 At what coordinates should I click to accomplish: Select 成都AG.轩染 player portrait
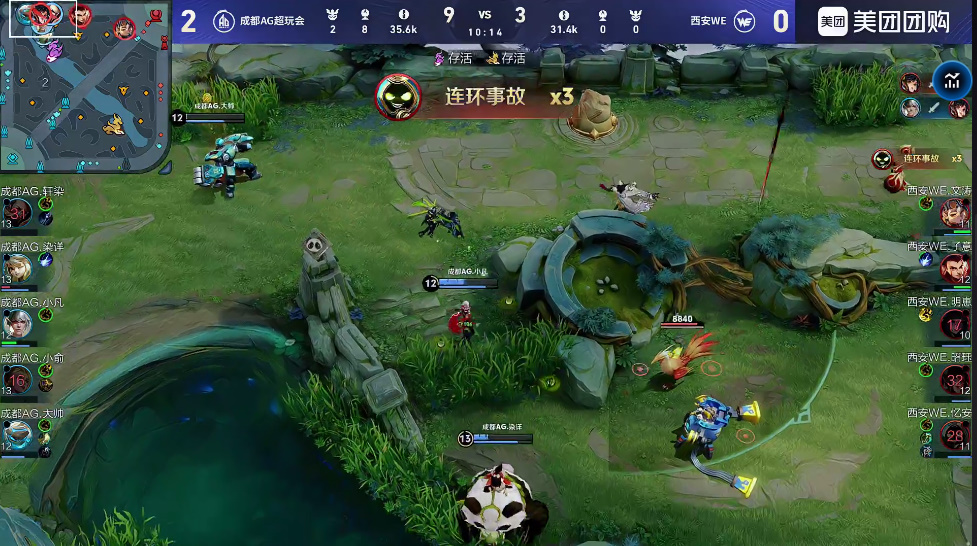point(18,212)
